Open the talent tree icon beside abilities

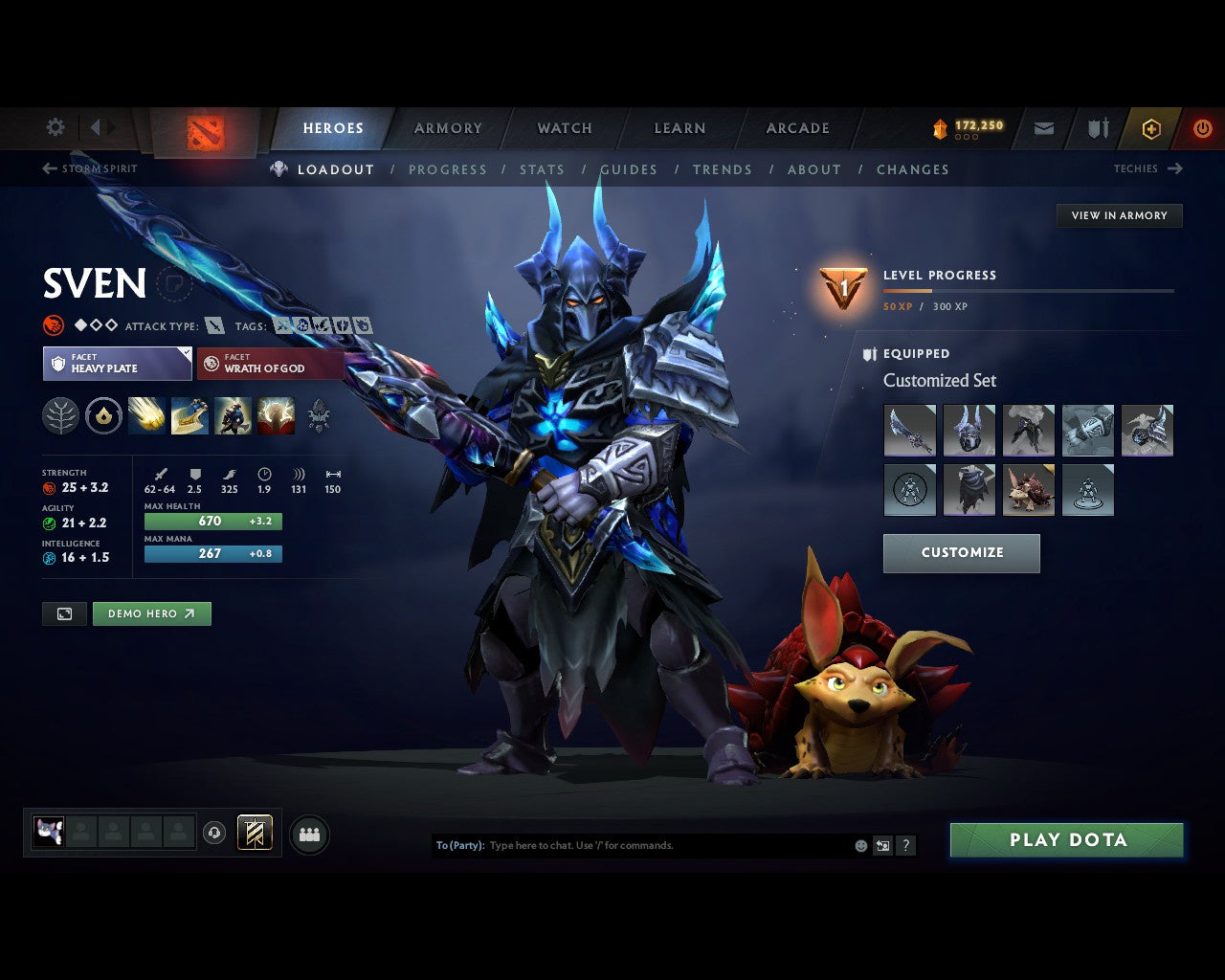[59, 415]
